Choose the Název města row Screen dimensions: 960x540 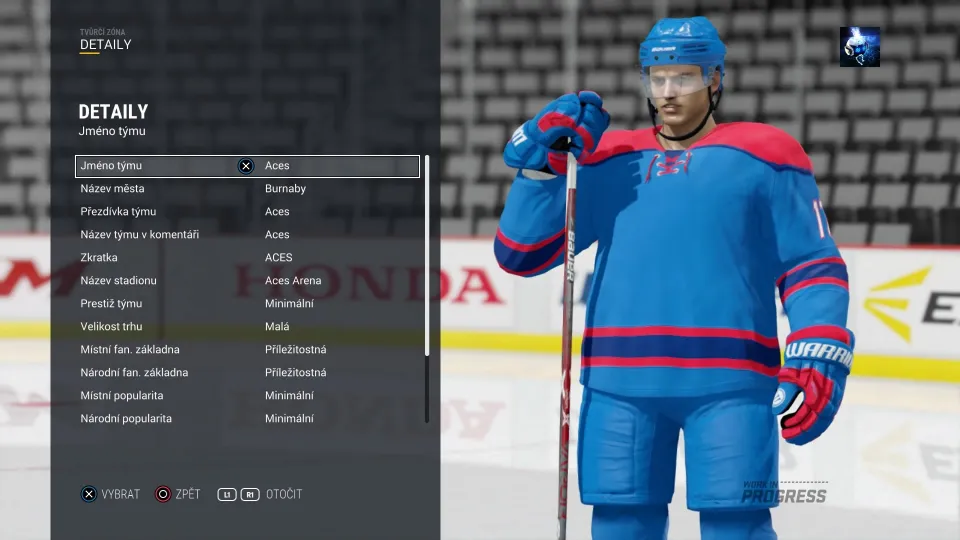pos(247,189)
